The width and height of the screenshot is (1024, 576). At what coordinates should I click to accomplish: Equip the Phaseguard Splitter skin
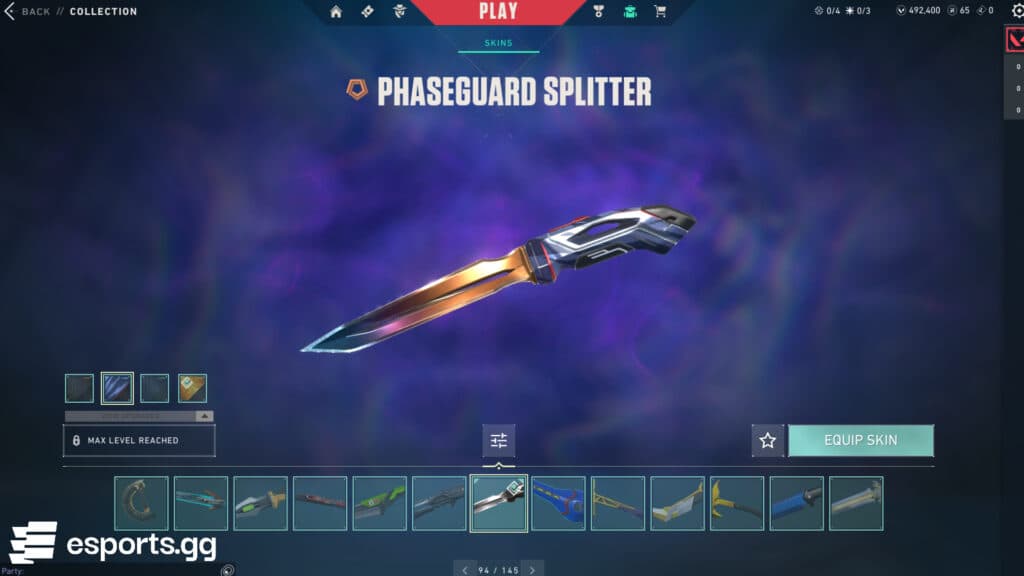[x=860, y=440]
